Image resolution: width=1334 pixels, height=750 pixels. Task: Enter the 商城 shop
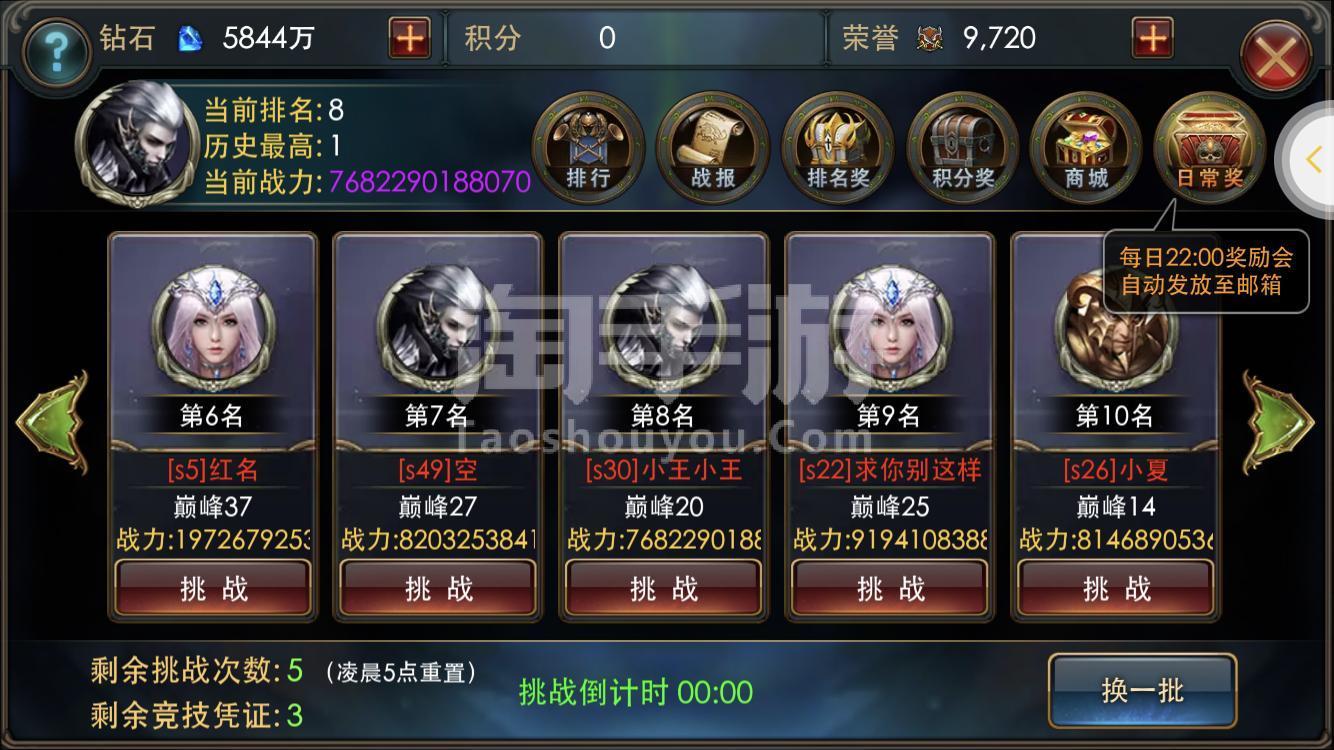coord(1085,148)
